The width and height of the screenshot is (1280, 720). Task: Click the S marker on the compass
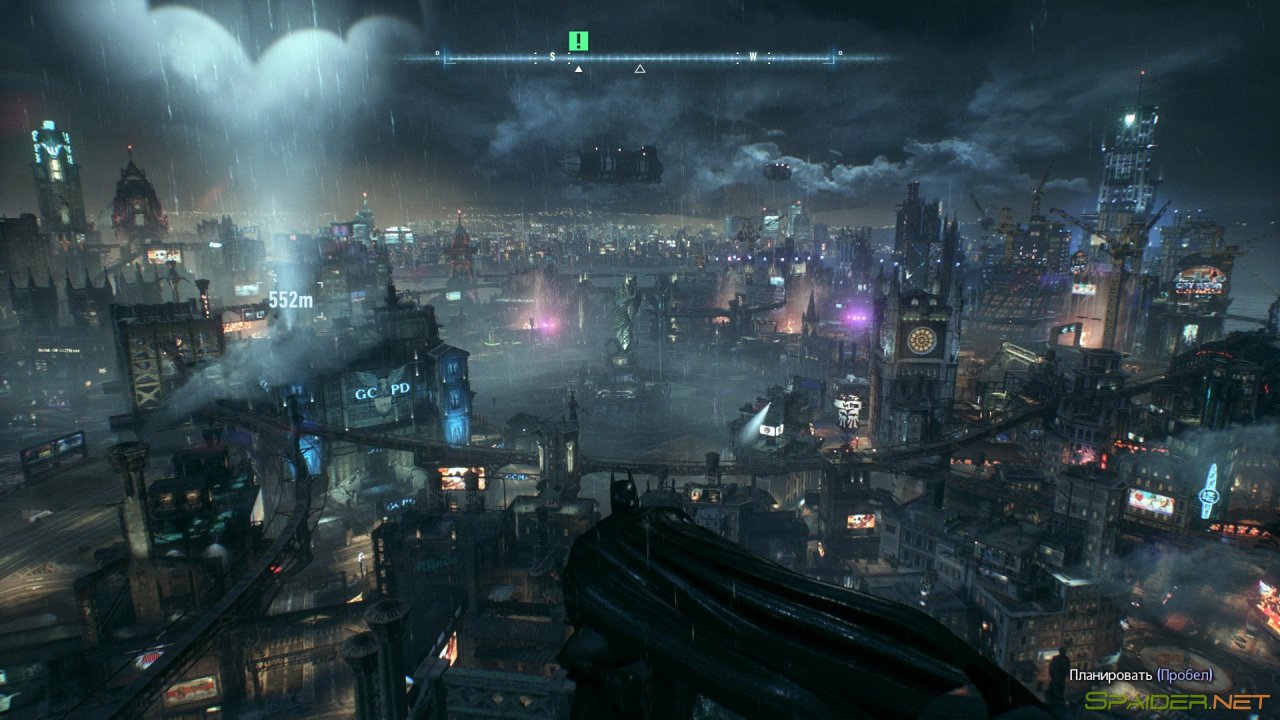tap(552, 57)
